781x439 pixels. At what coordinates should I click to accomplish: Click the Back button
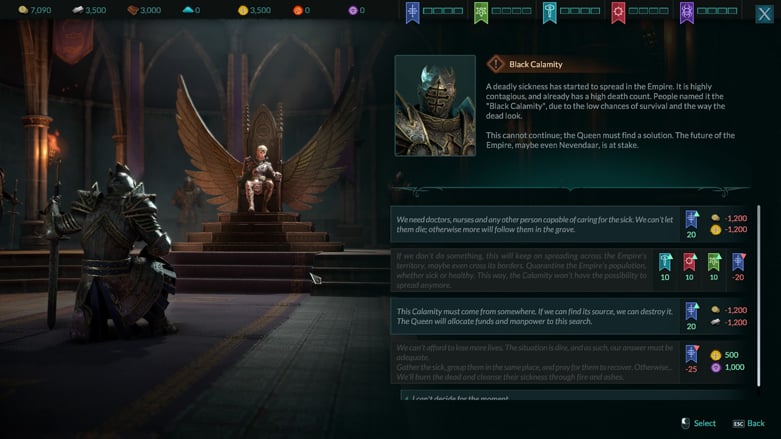pyautogui.click(x=748, y=424)
